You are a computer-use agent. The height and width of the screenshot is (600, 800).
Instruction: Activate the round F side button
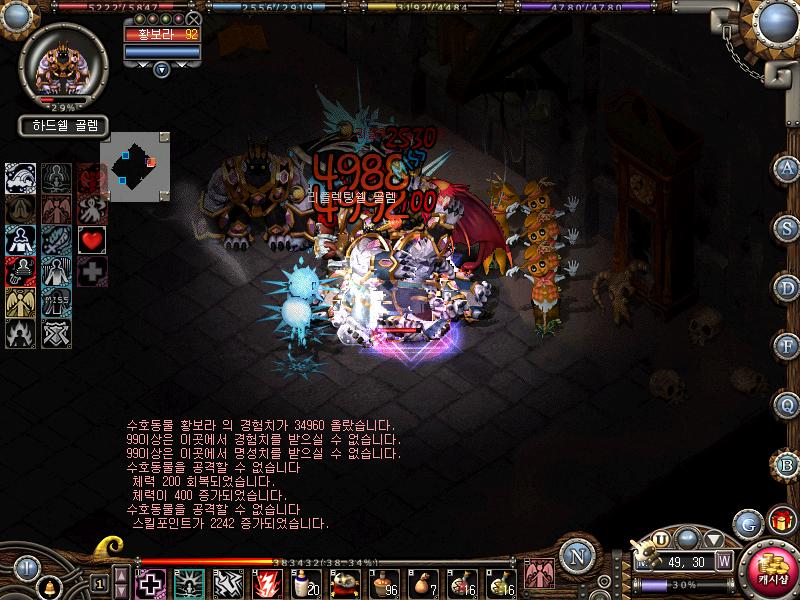(787, 345)
